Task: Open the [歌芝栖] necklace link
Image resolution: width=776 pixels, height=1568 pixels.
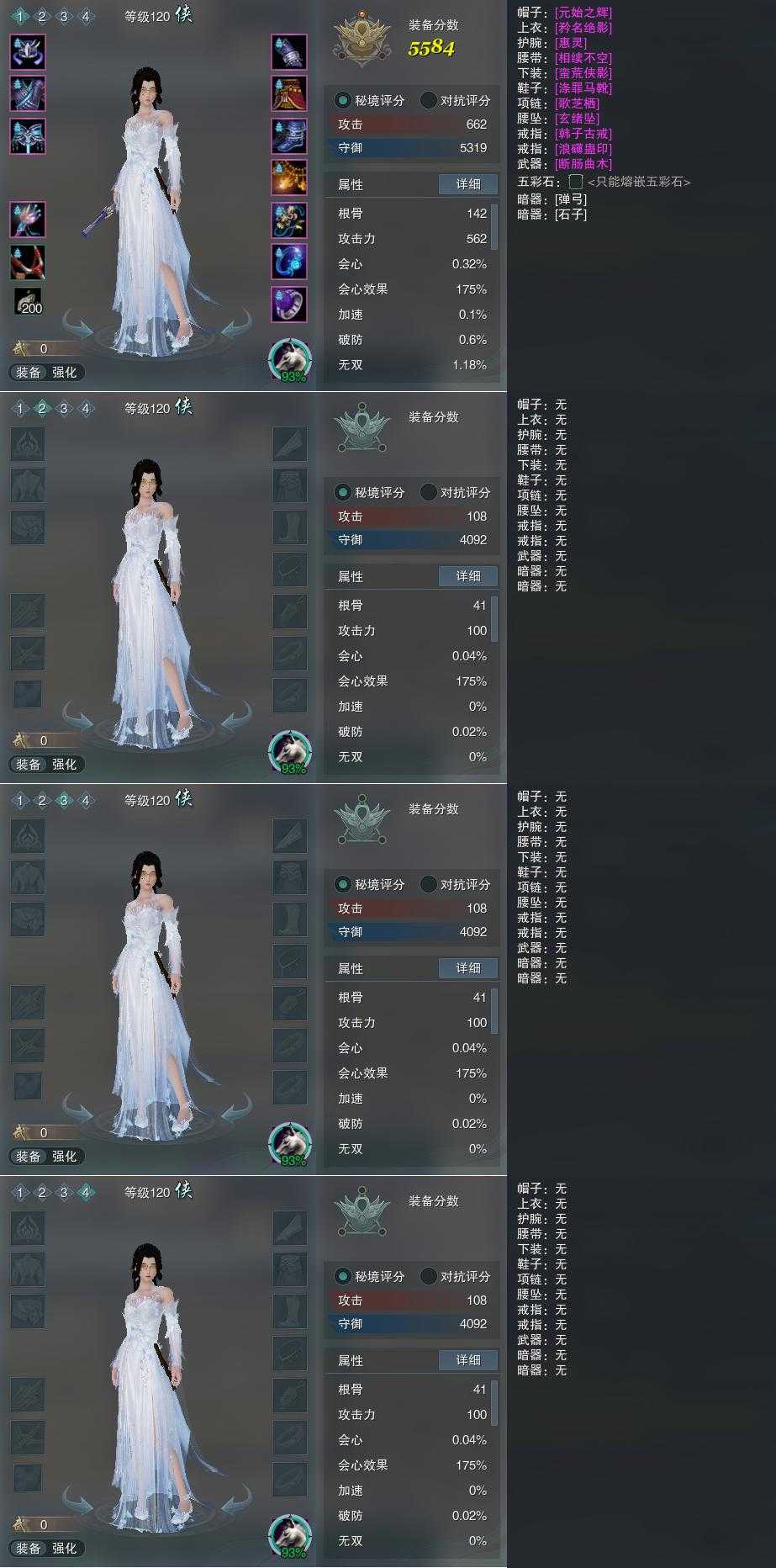Action: point(577,103)
